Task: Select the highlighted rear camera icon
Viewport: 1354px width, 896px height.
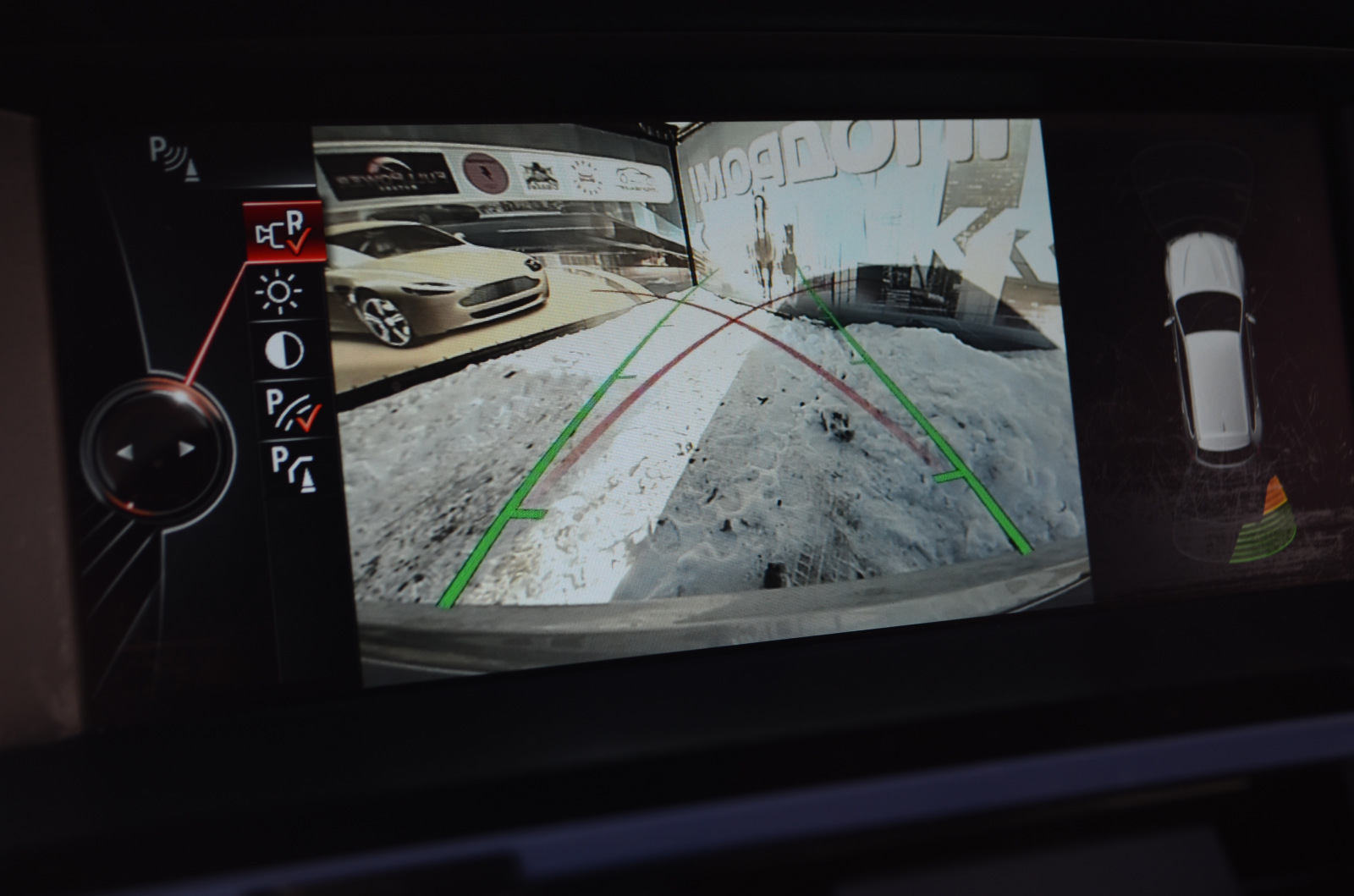Action: pyautogui.click(x=283, y=232)
